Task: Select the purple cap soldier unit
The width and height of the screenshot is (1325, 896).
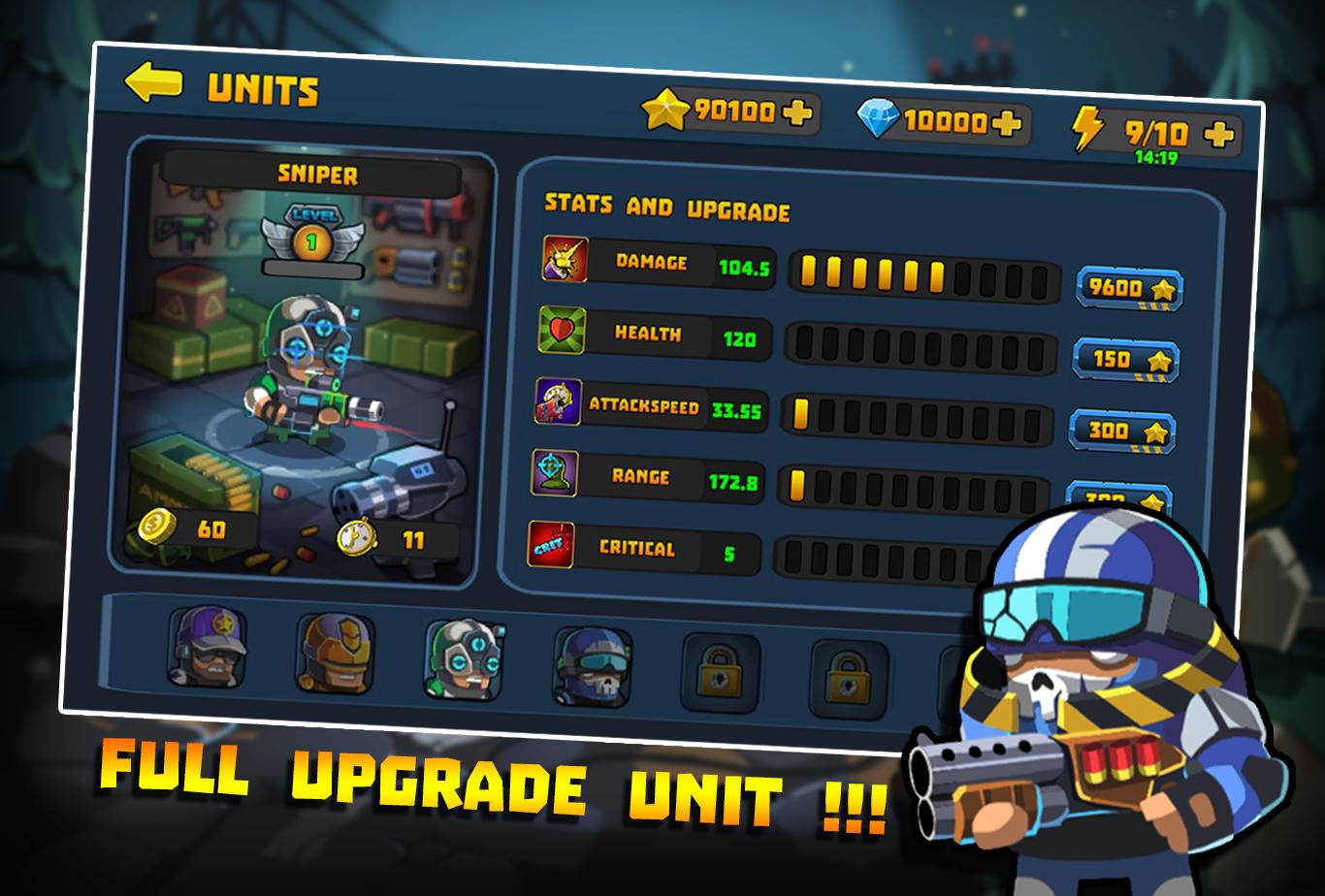Action: coord(208,647)
